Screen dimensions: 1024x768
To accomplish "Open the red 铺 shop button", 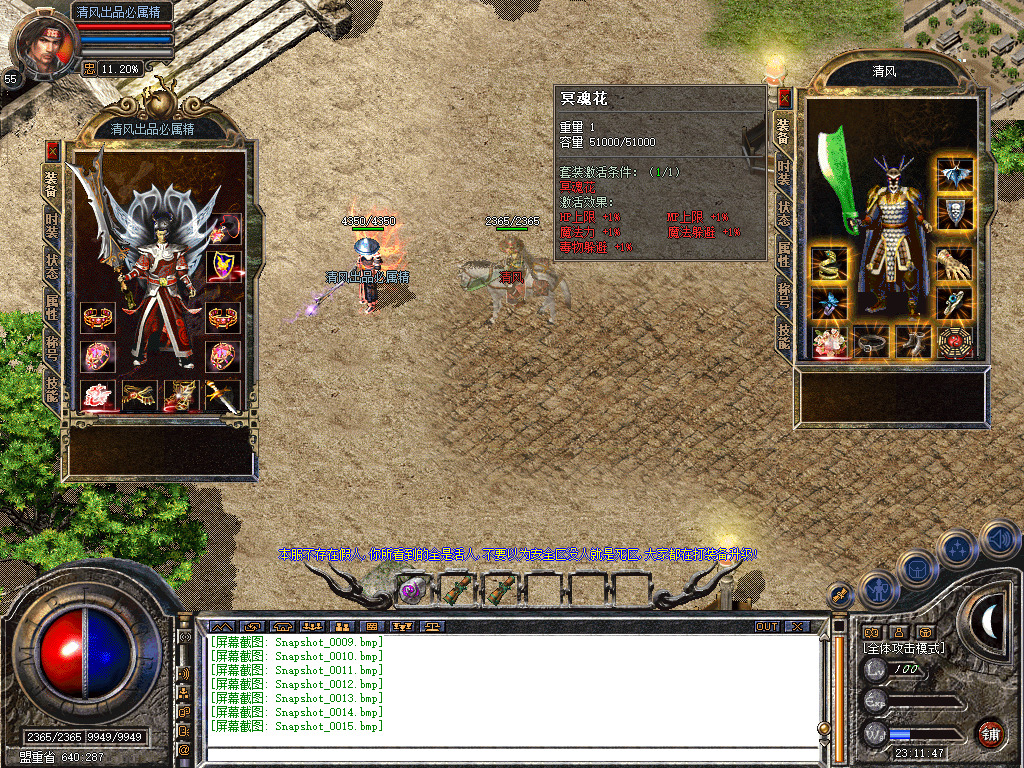I will tap(990, 733).
